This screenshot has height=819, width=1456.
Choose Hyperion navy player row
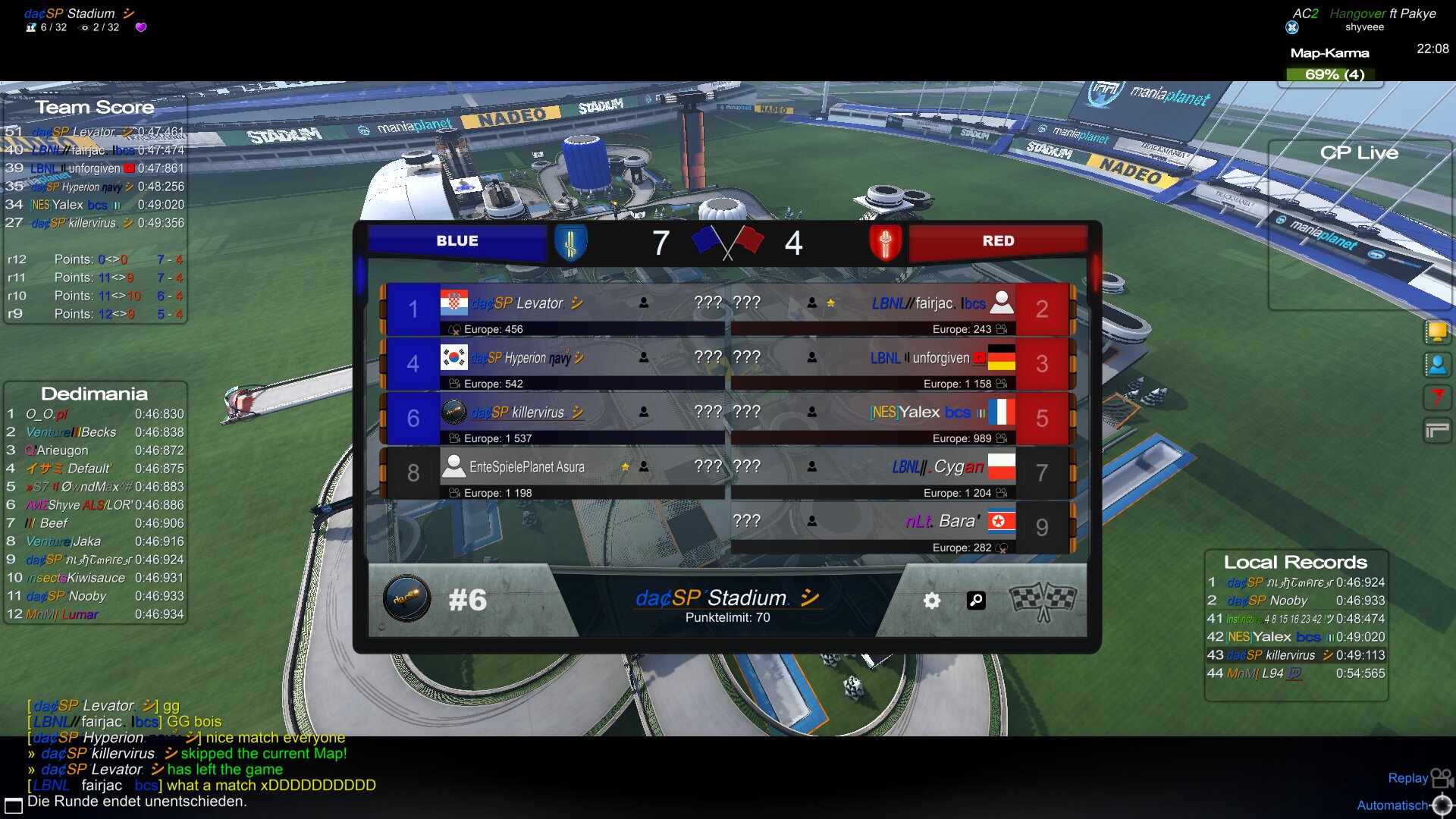click(554, 364)
